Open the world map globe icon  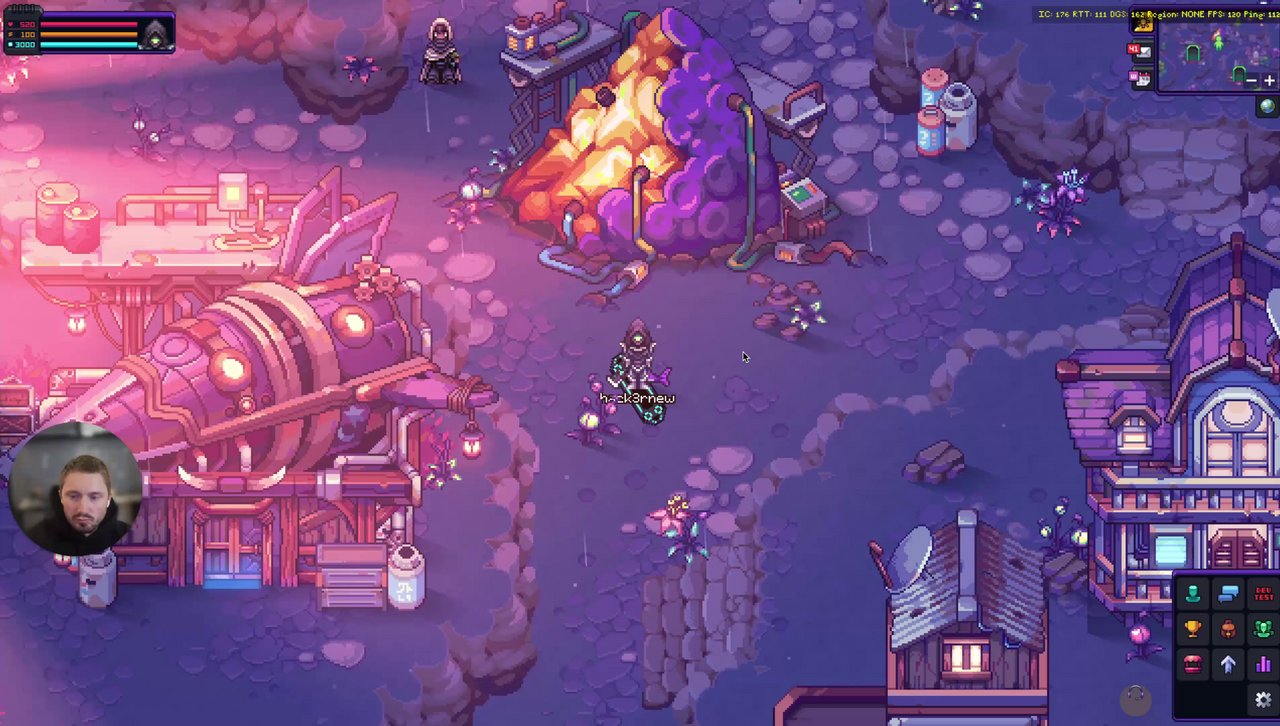point(1267,105)
